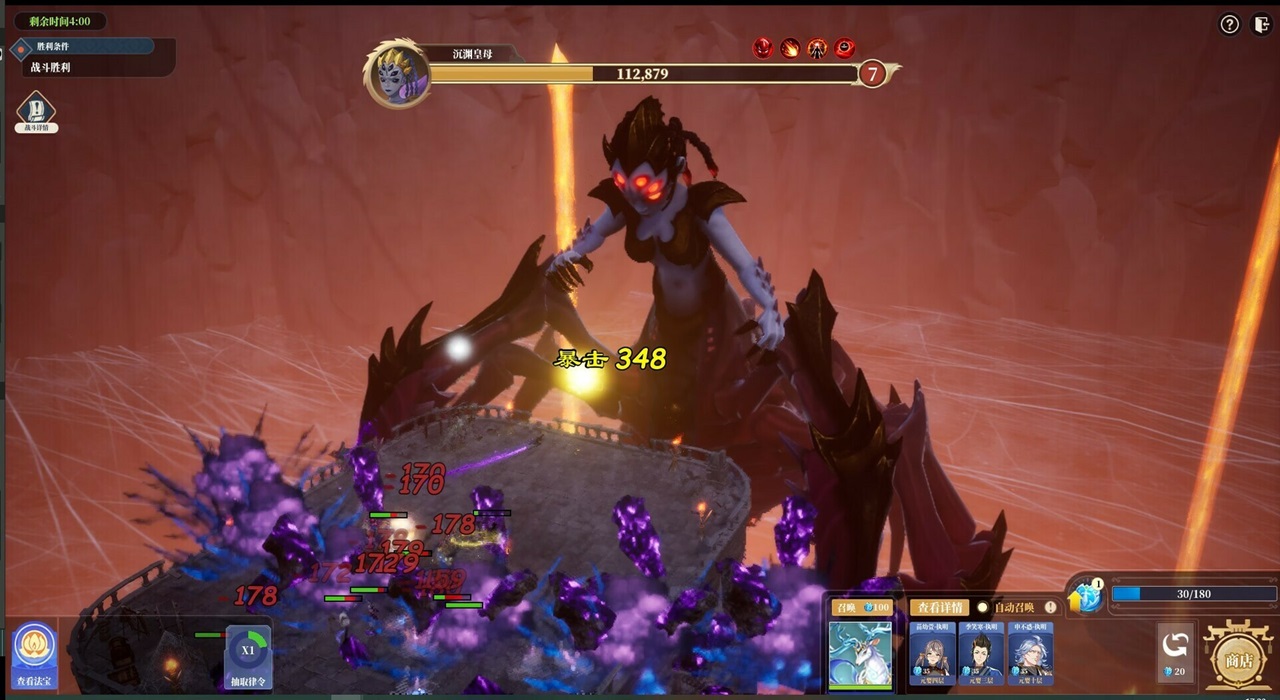
Task: Choose the silver-haired glasses hero card
Action: coord(1030,652)
